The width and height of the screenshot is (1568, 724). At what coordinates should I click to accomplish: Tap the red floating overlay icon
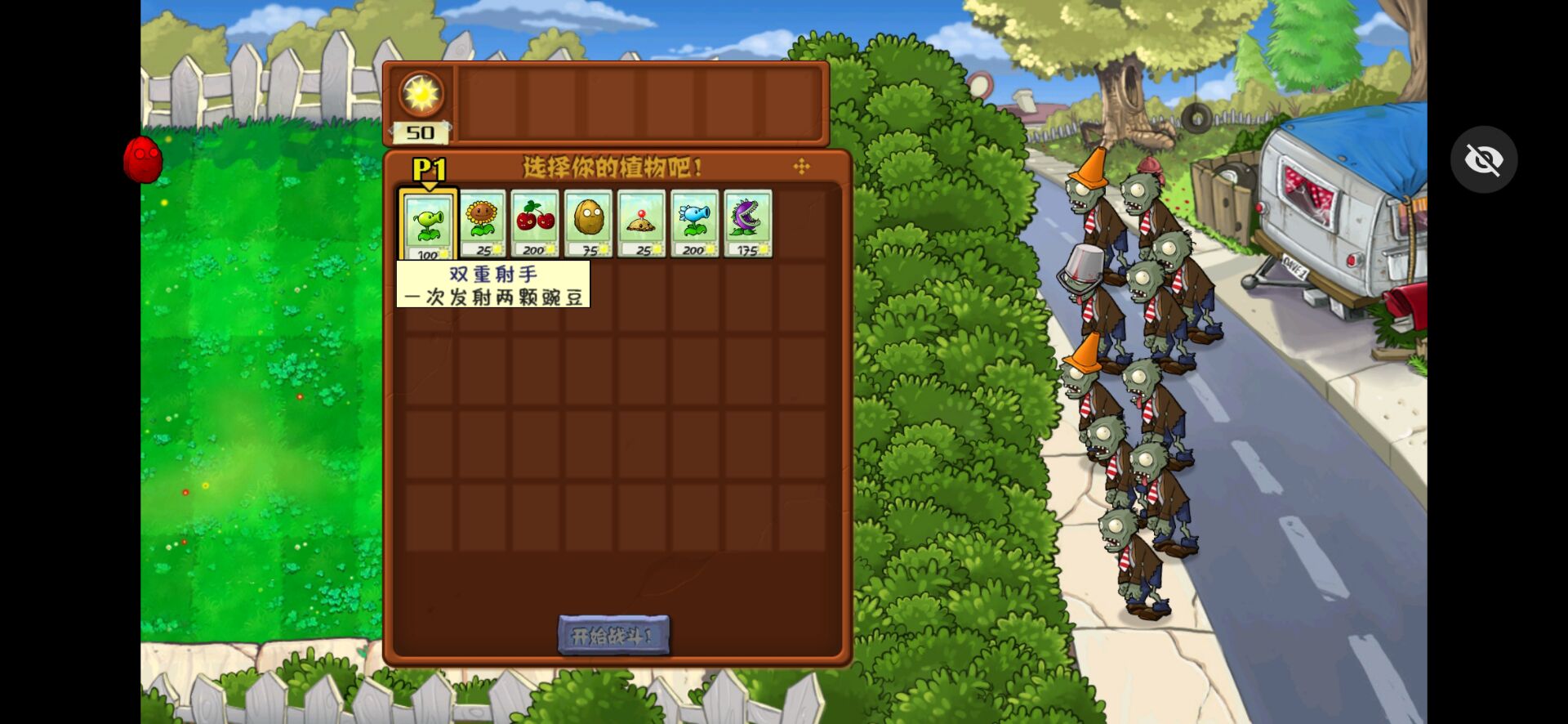[x=143, y=159]
